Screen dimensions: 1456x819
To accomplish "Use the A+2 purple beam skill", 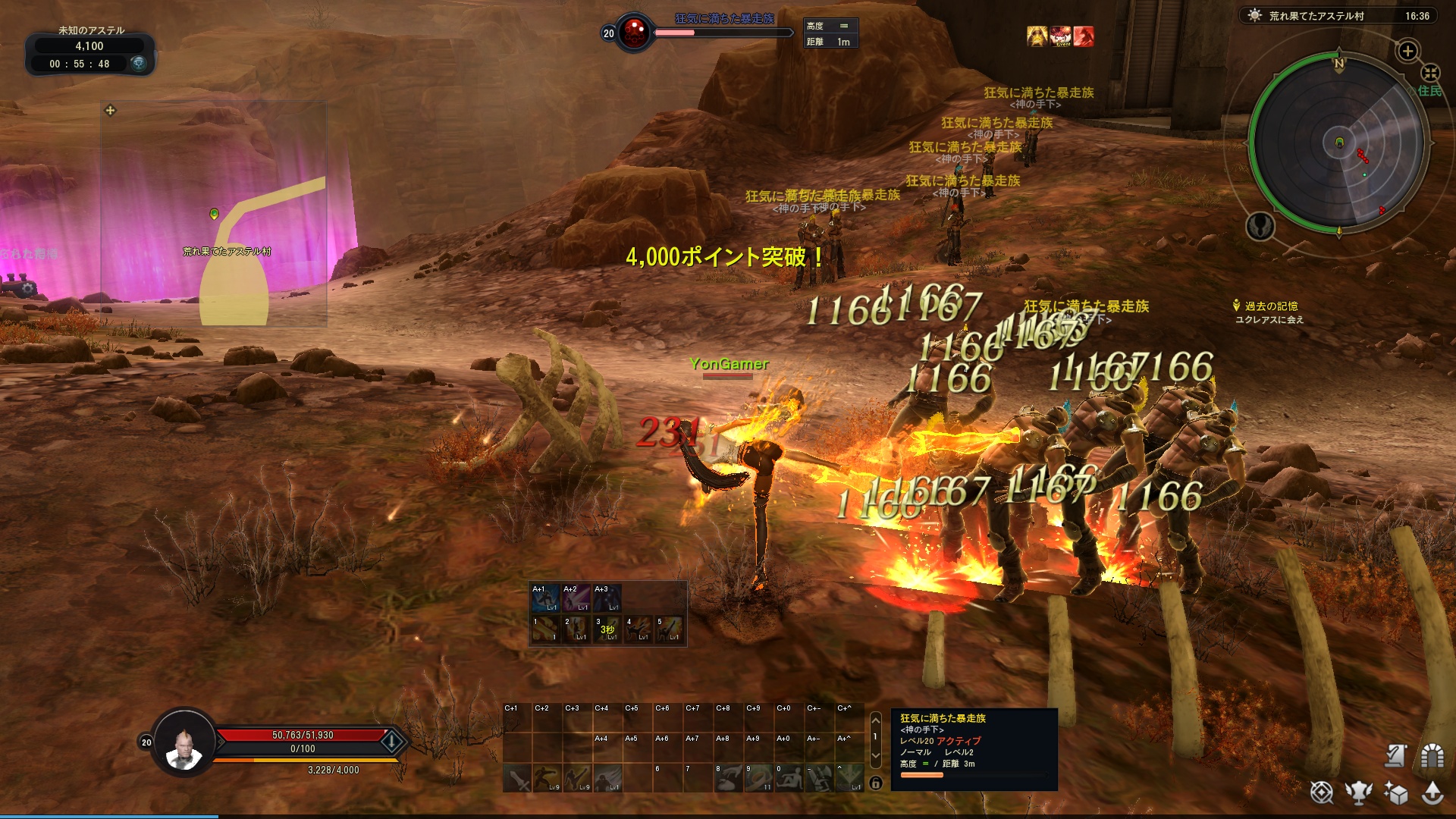I will [576, 598].
